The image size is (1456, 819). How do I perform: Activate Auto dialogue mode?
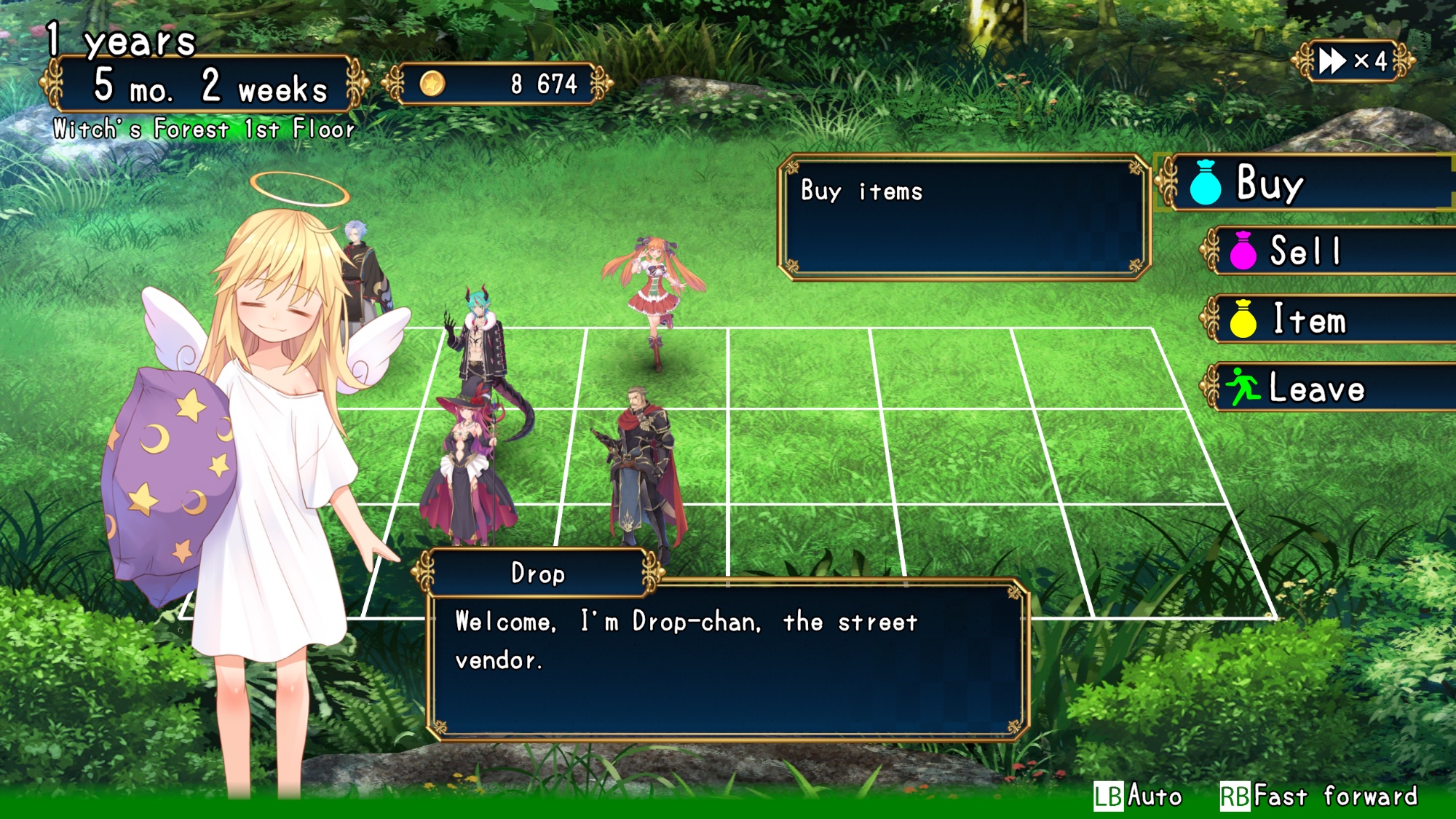(x=1138, y=796)
